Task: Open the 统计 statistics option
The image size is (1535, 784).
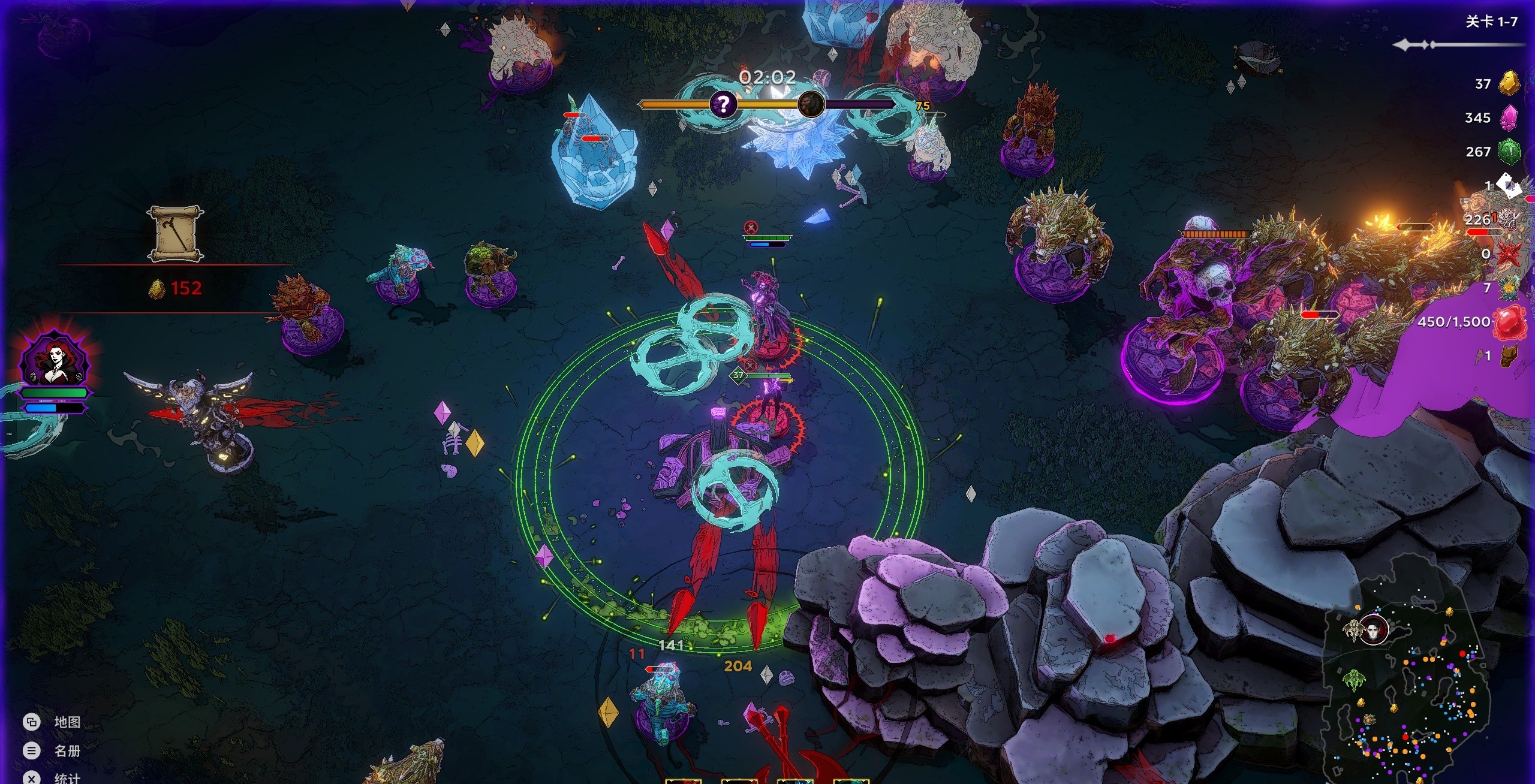Action: [x=32, y=778]
